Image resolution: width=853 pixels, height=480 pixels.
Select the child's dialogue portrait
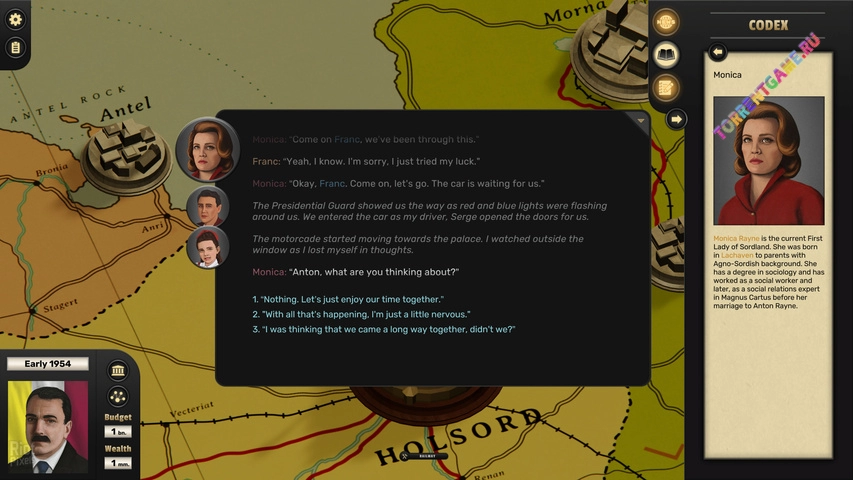207,247
